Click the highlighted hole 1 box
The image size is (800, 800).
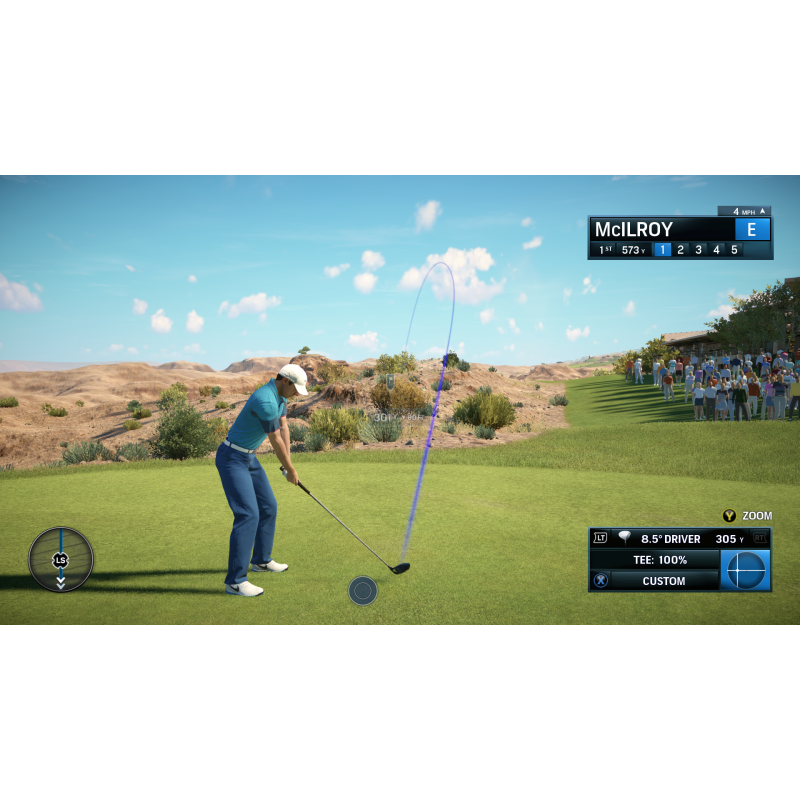pyautogui.click(x=663, y=250)
